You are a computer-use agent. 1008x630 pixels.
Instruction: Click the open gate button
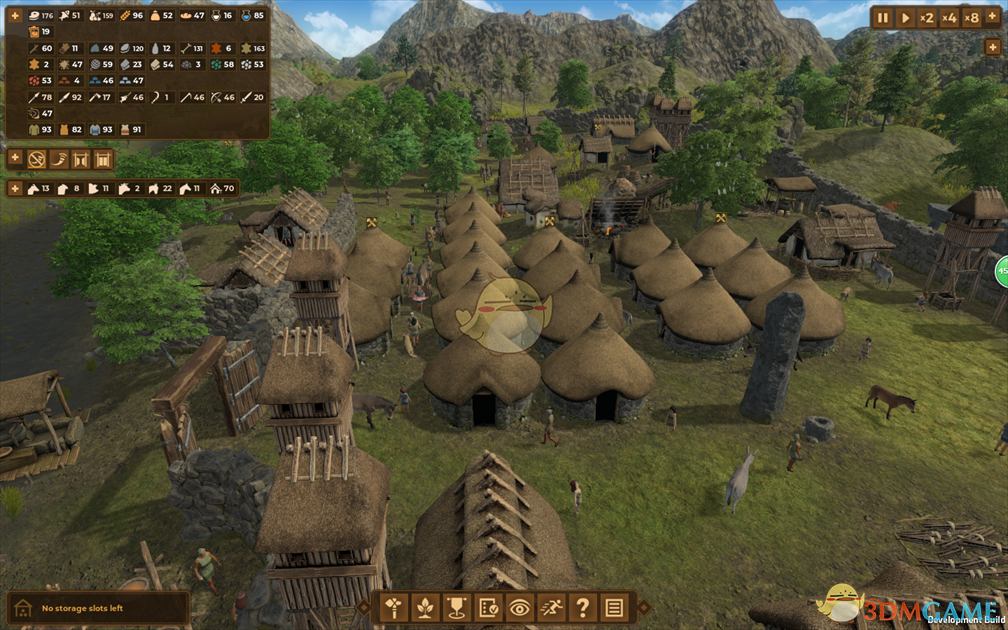[x=82, y=159]
